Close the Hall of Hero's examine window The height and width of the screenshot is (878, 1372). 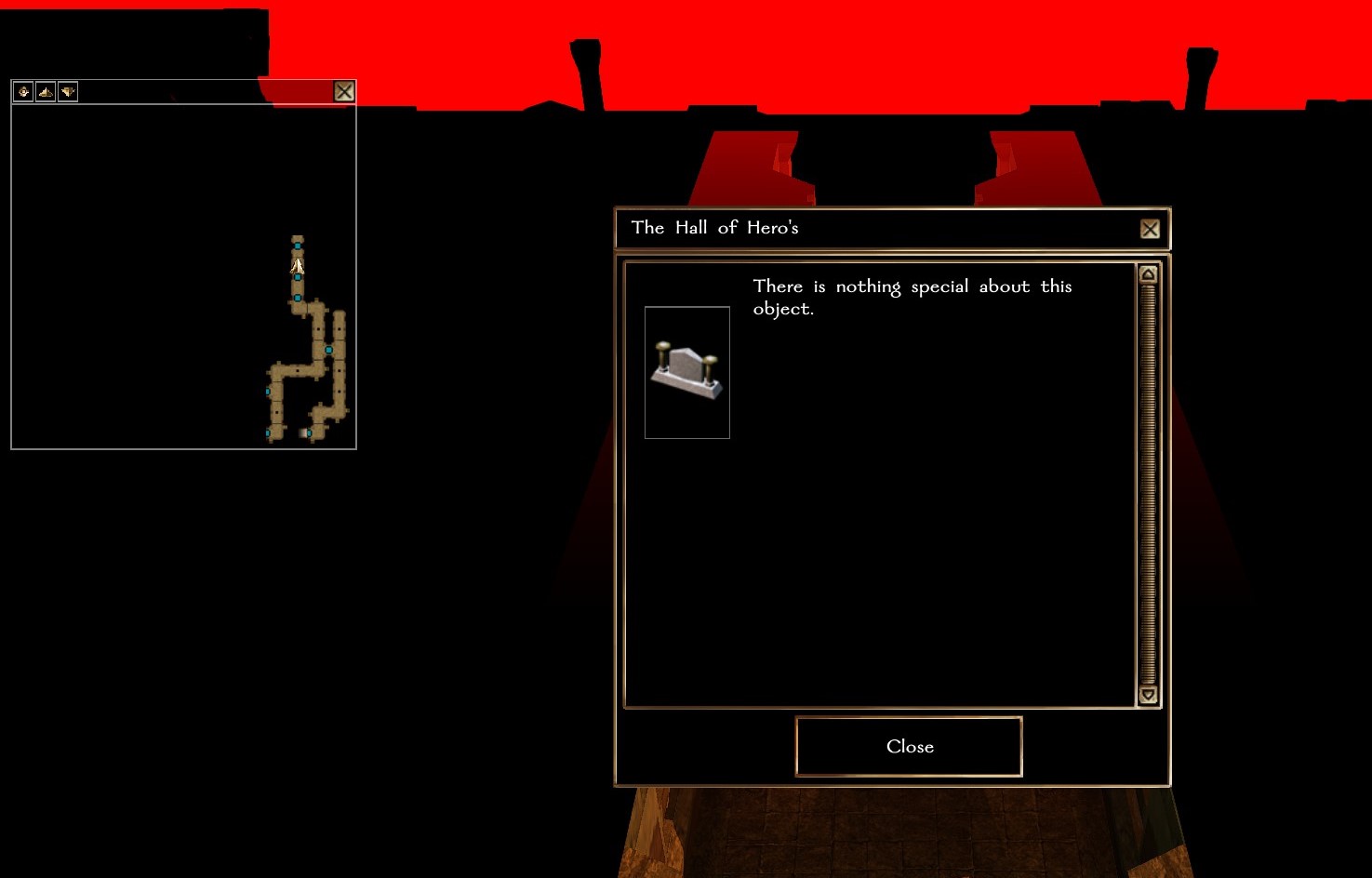1150,229
